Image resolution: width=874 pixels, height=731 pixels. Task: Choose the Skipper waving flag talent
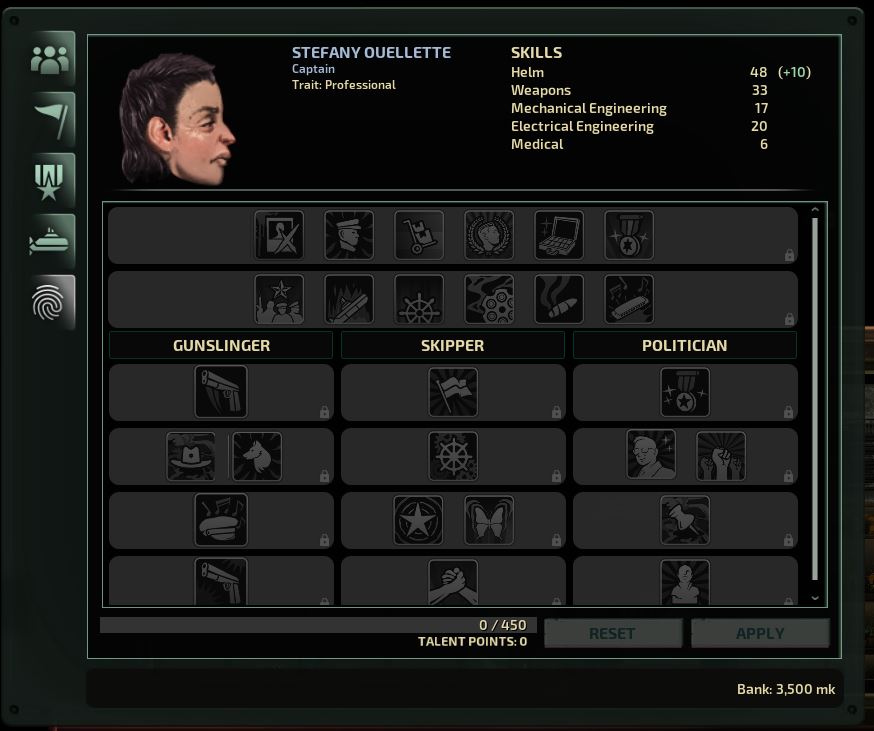453,392
